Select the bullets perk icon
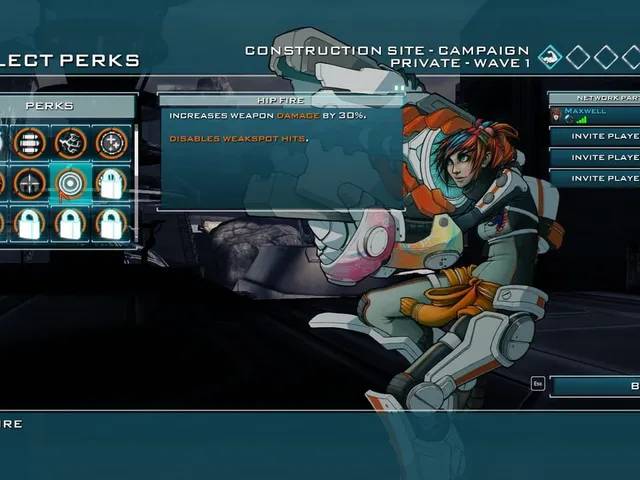 click(29, 143)
